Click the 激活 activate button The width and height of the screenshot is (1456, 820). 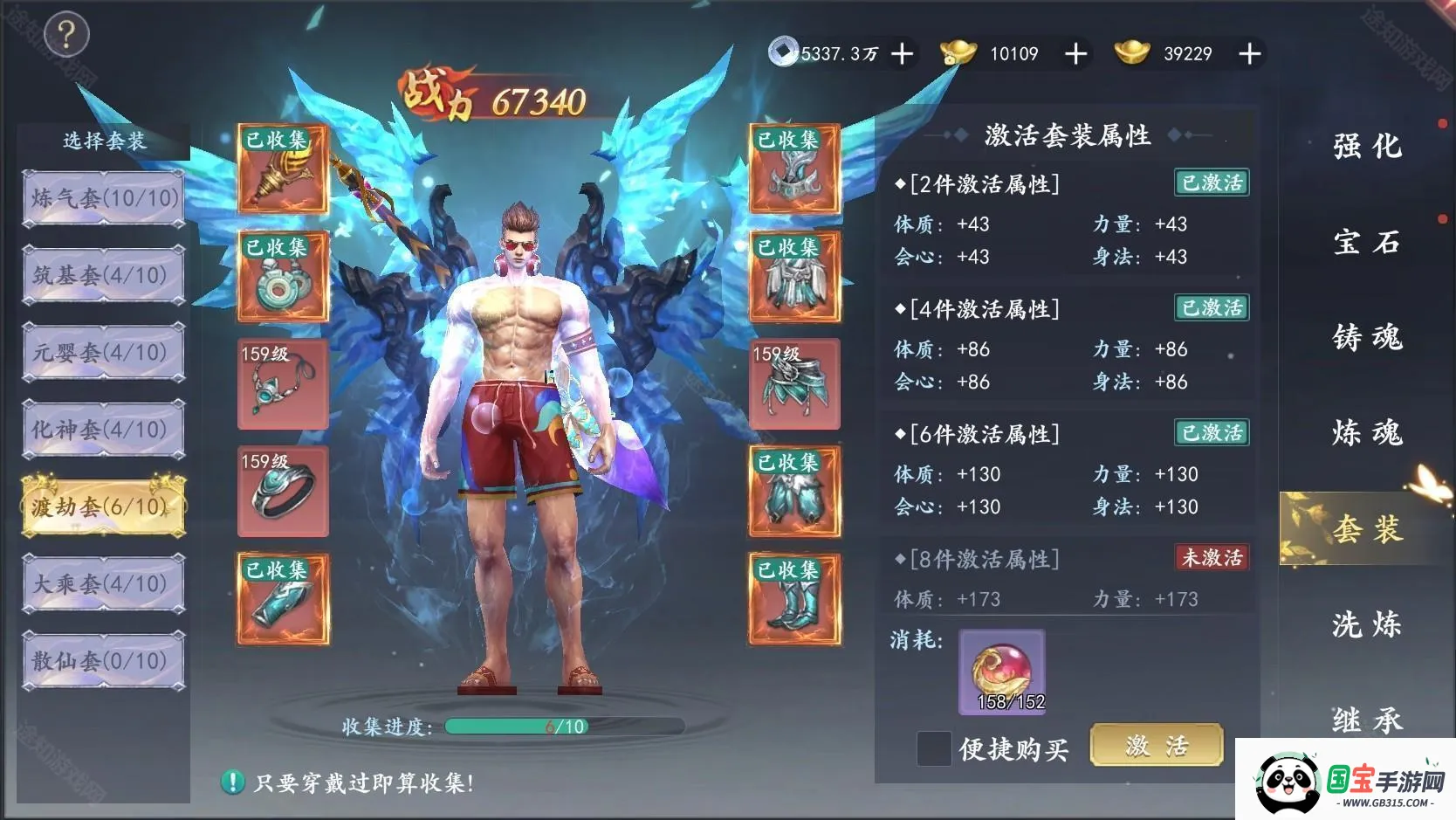tap(1156, 747)
